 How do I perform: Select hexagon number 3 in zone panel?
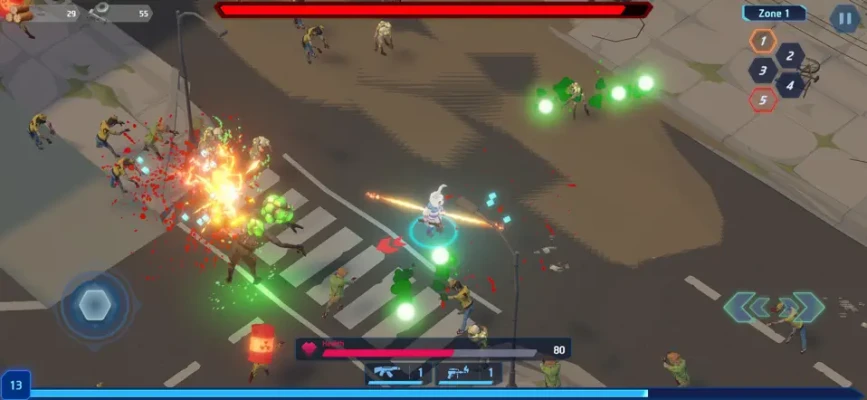click(762, 71)
